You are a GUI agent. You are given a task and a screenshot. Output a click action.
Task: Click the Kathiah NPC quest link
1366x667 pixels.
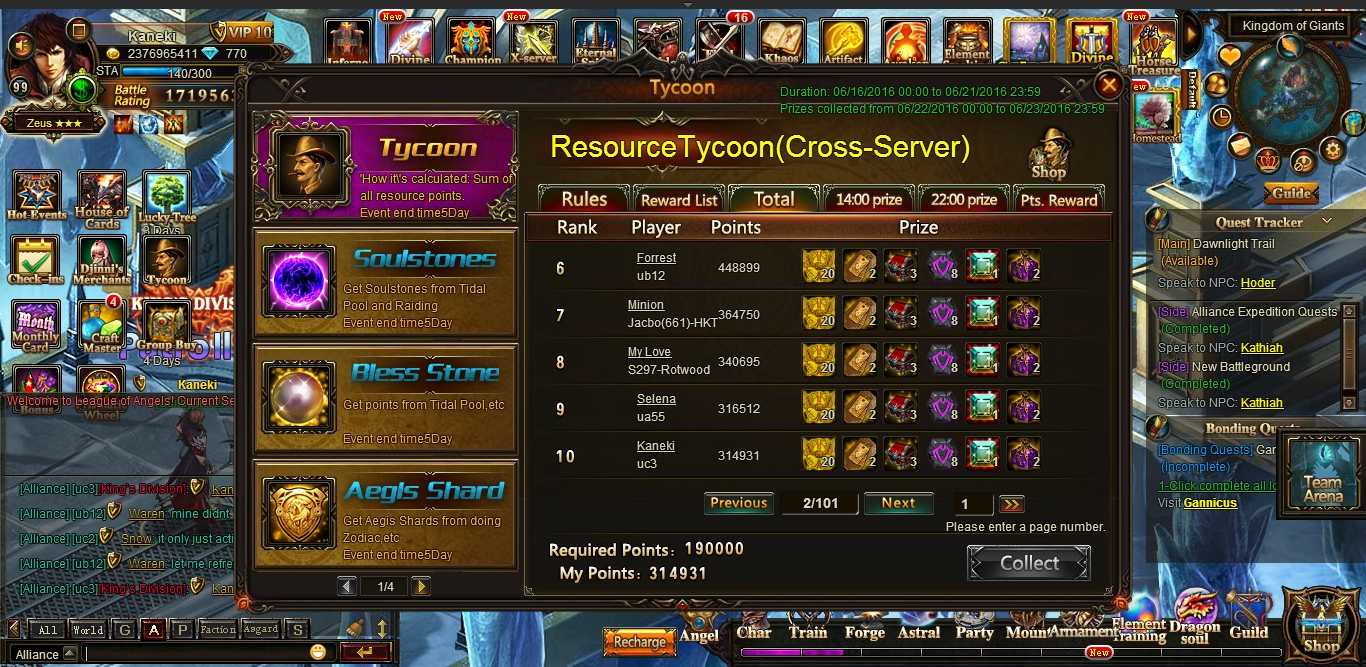1261,348
